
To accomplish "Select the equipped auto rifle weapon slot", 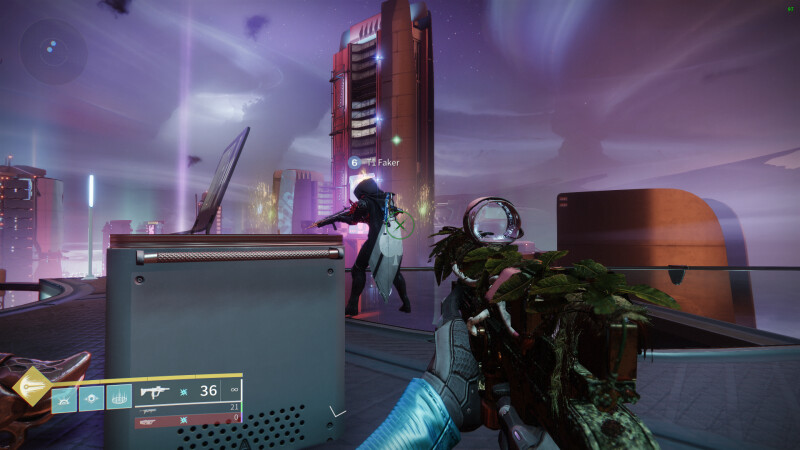I will pos(188,391).
